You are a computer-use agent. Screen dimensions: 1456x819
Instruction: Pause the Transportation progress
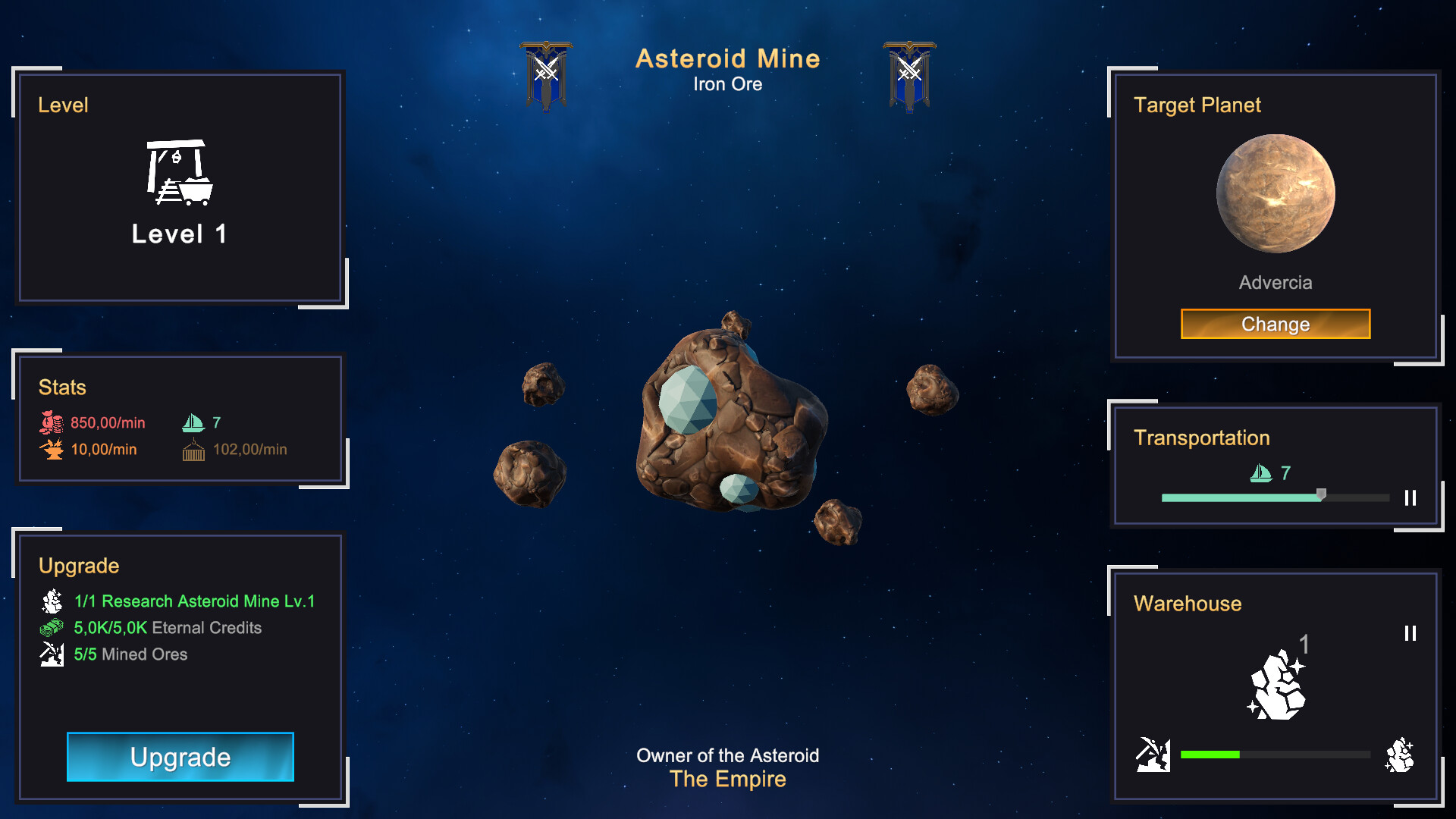pyautogui.click(x=1410, y=498)
